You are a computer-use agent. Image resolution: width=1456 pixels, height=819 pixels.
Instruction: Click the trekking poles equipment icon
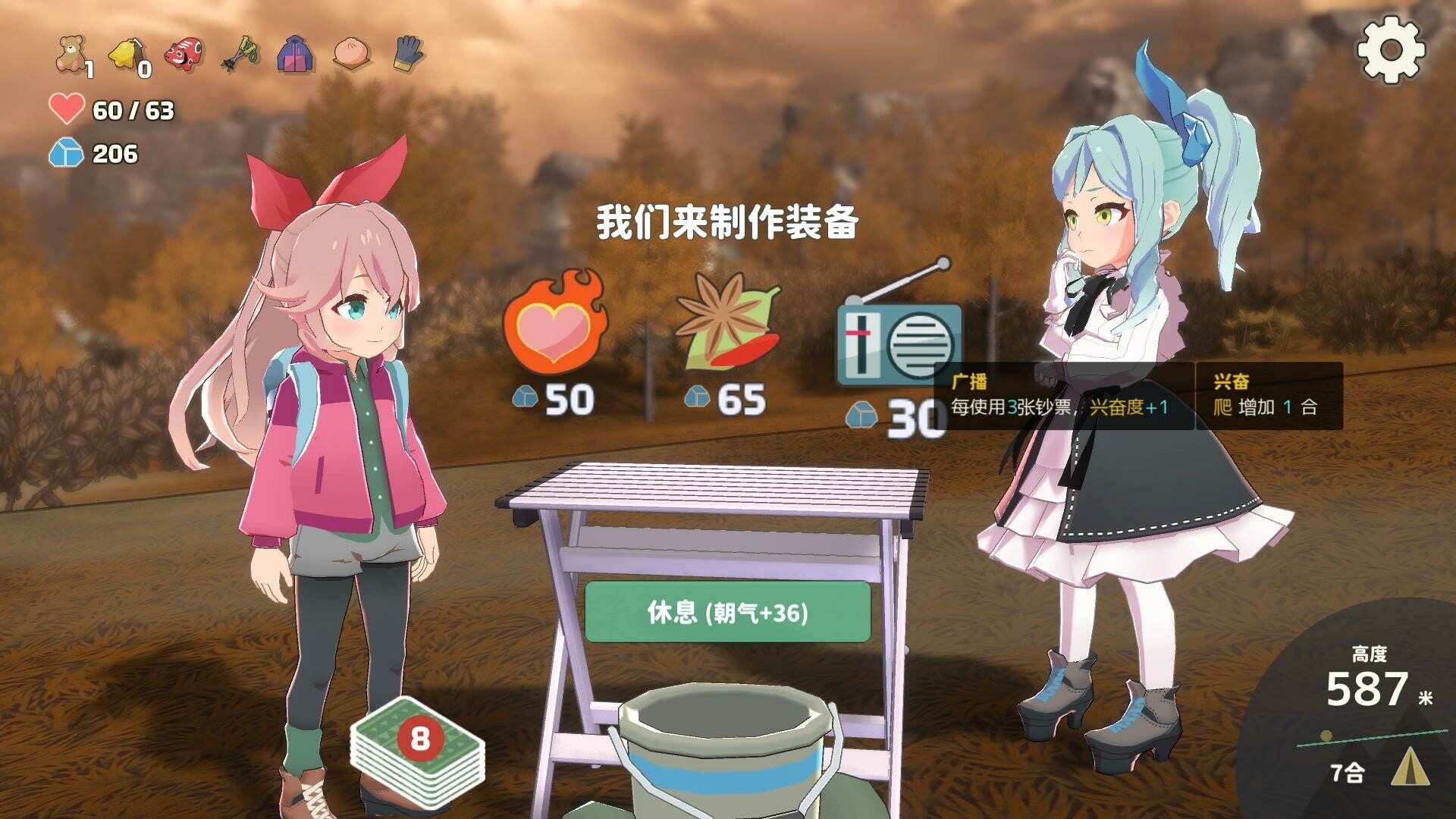237,52
